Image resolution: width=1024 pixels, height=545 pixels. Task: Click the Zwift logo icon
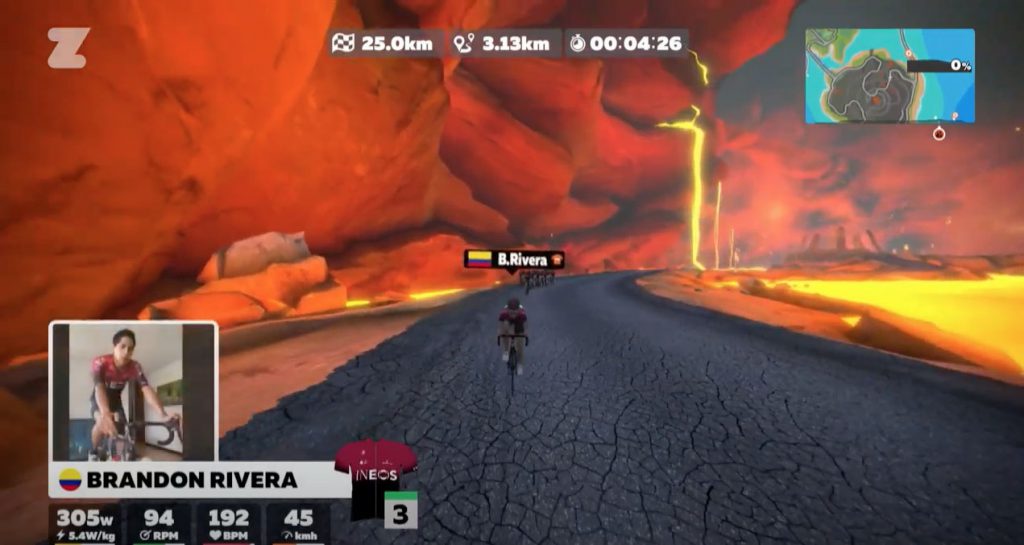(68, 48)
